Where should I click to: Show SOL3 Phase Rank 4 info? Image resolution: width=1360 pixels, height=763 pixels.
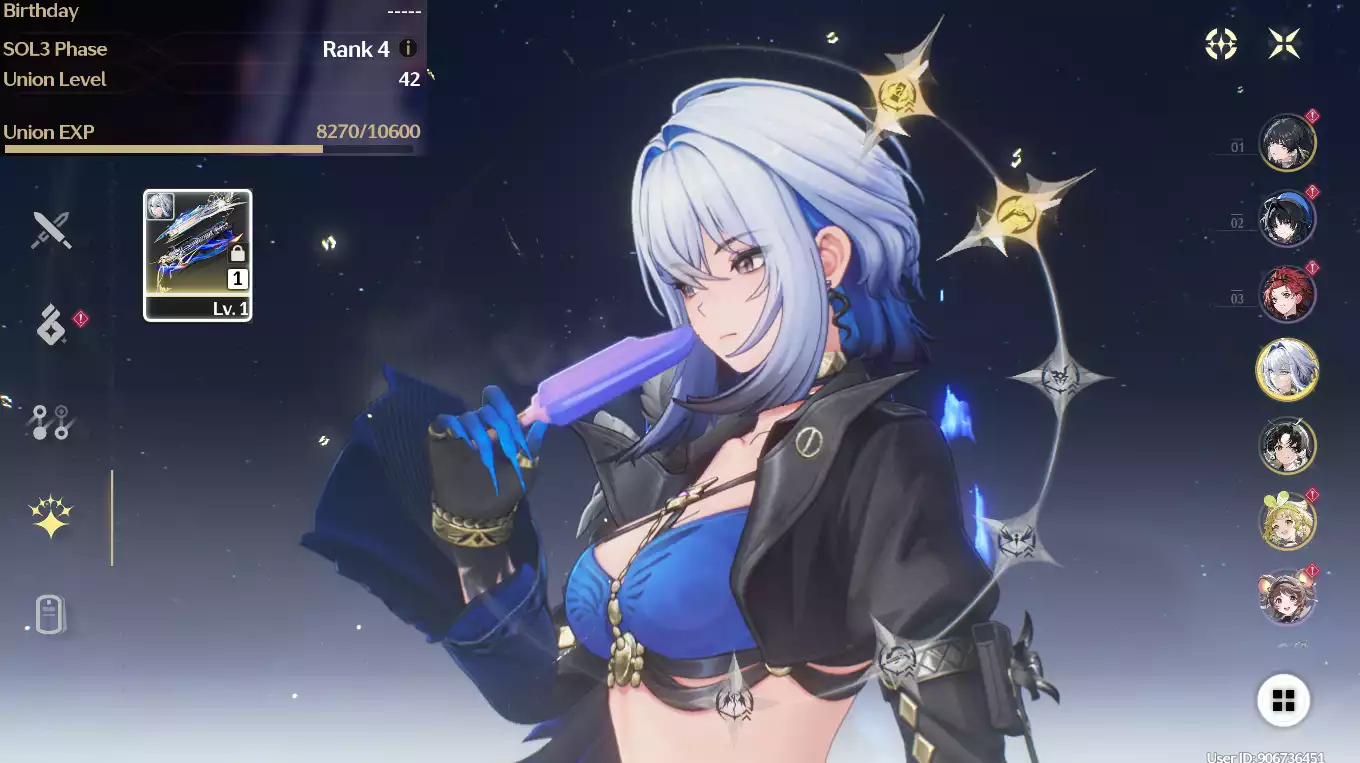point(408,49)
